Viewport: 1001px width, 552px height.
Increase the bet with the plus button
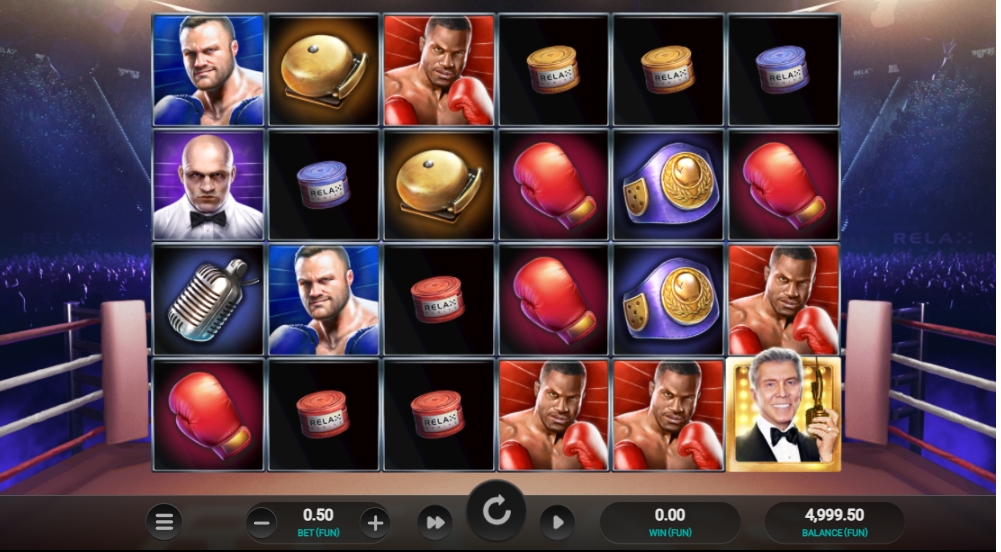tap(375, 522)
